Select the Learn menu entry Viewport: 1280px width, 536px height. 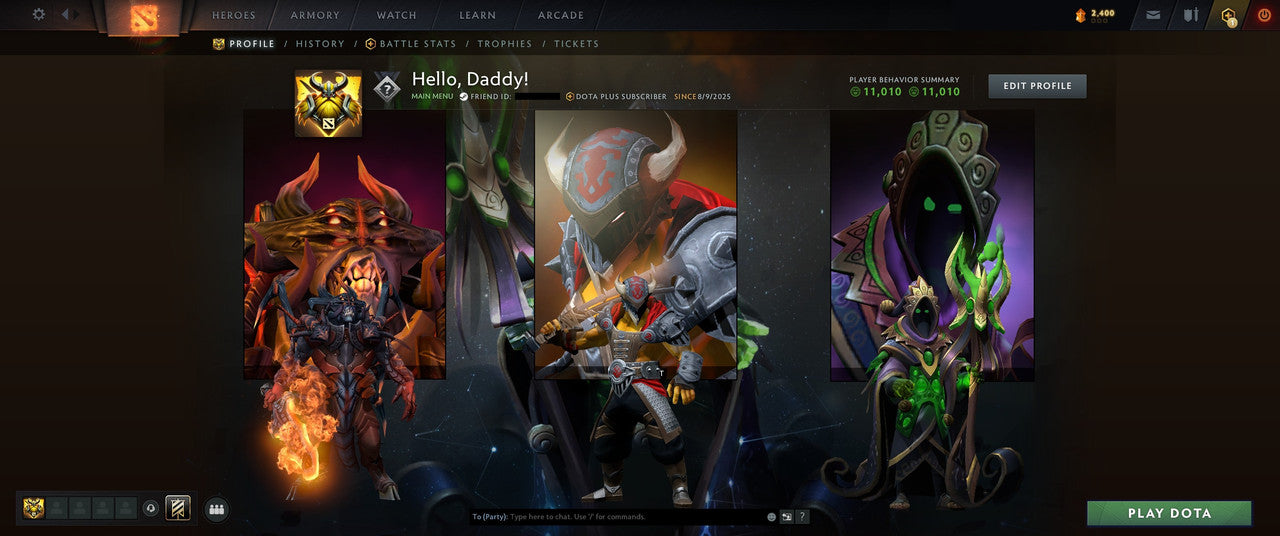pos(477,15)
